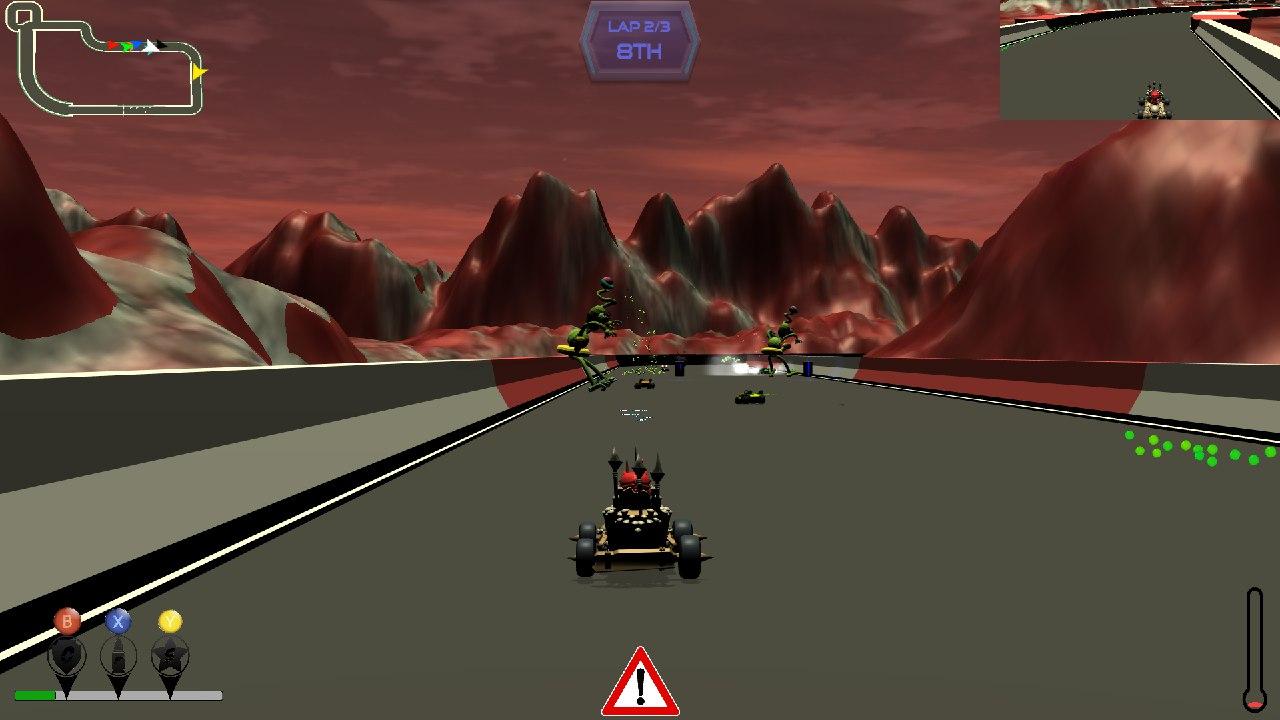Select the X rocket item icon
Viewport: 1280px width, 720px height.
click(118, 656)
